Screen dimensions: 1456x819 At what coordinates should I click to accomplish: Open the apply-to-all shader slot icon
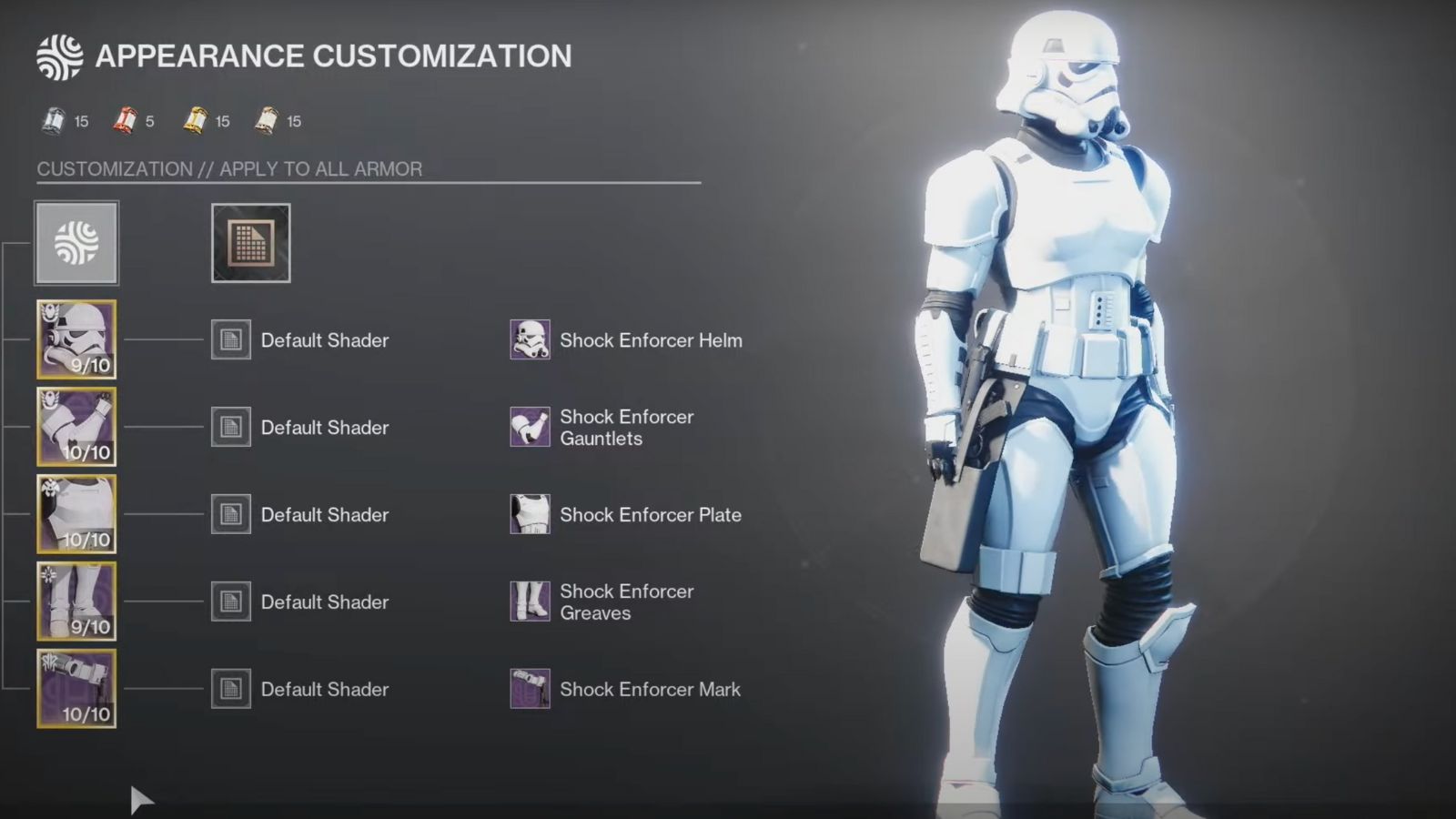coord(250,242)
